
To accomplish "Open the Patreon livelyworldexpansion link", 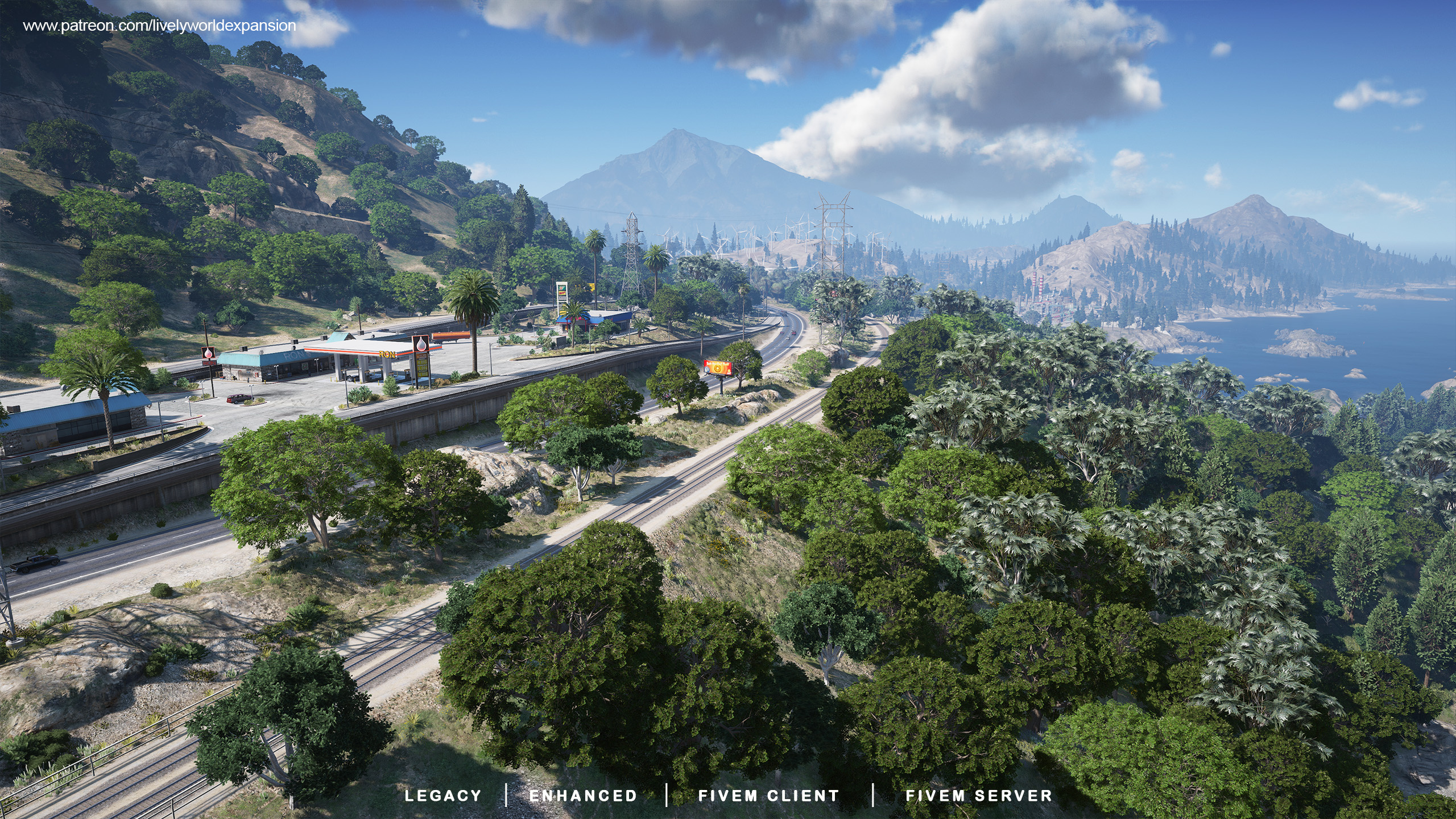I will (x=159, y=26).
